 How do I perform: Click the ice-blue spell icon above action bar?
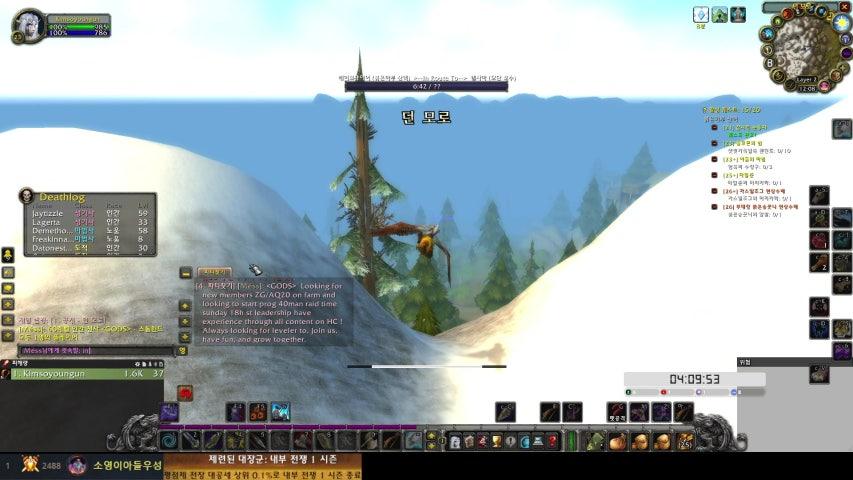tap(280, 411)
